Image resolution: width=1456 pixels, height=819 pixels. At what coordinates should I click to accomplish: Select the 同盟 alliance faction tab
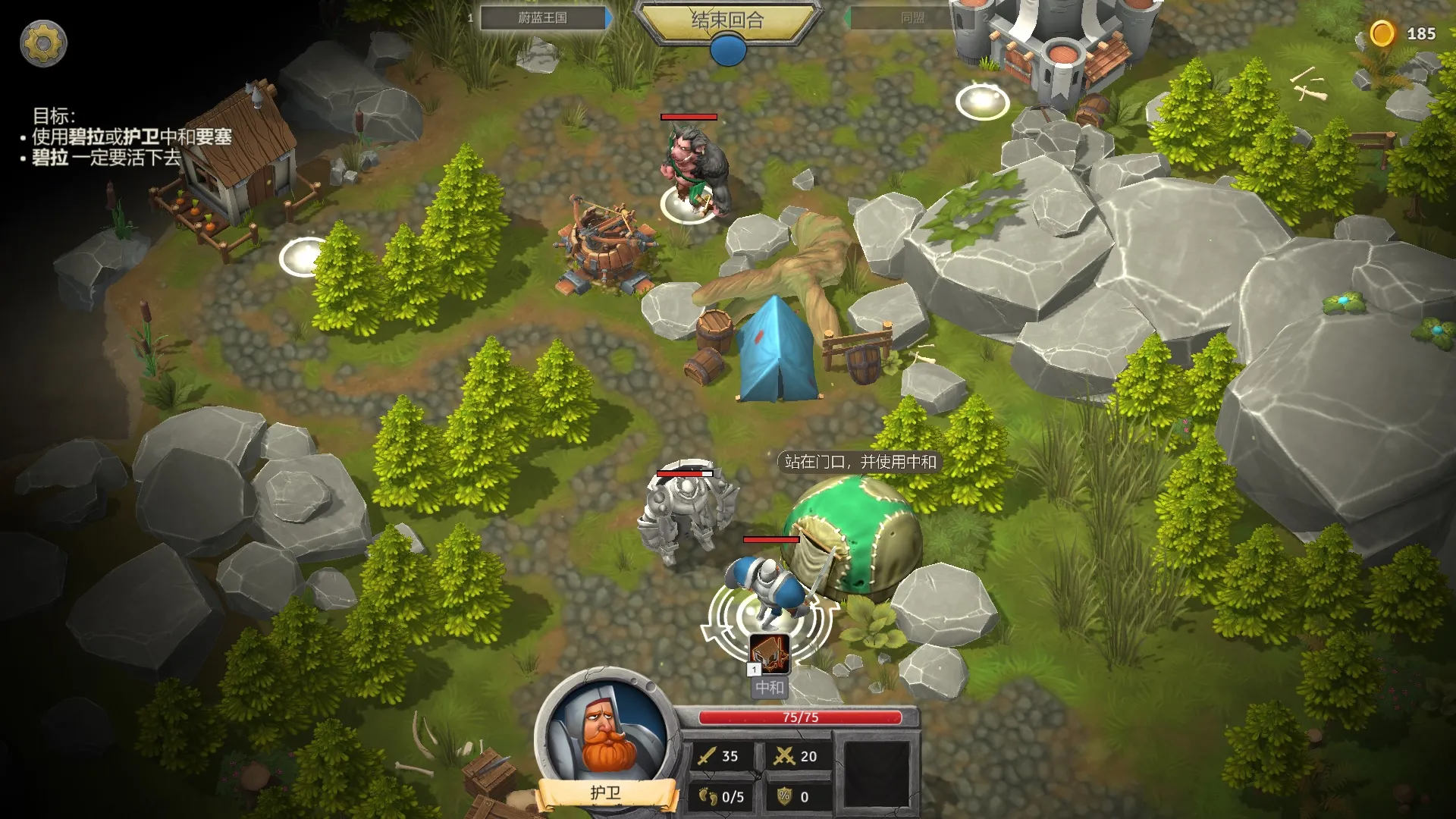coord(912,17)
